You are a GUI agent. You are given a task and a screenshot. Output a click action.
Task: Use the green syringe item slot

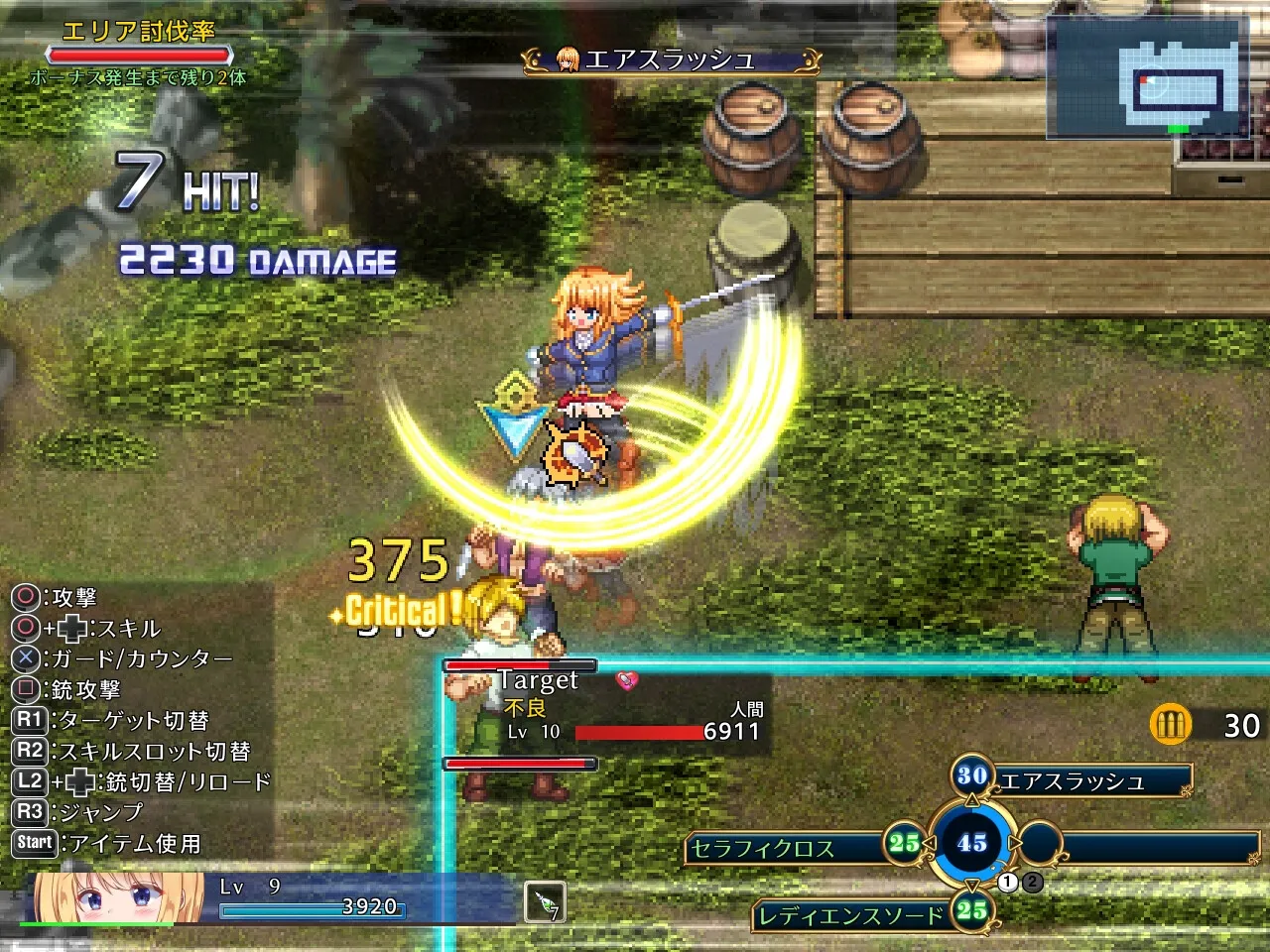(545, 902)
